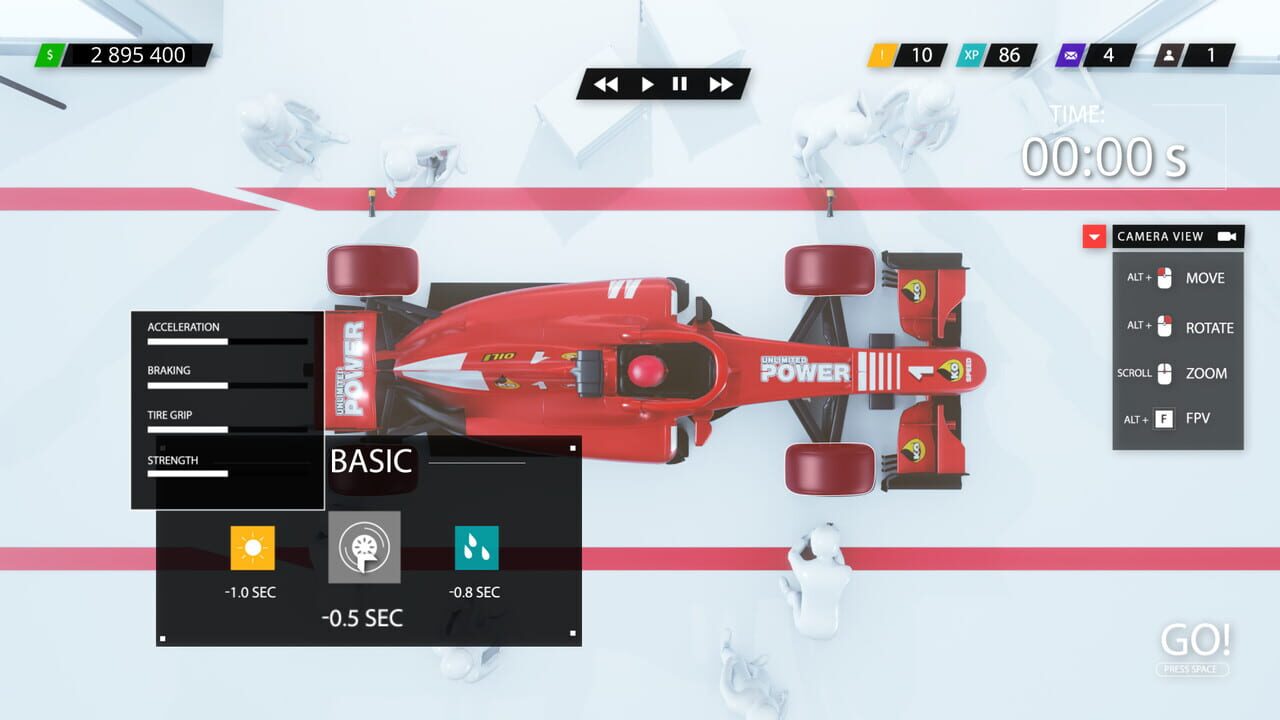Select the intermediate tire compound
Image resolution: width=1280 pixels, height=720 pixels.
363,549
